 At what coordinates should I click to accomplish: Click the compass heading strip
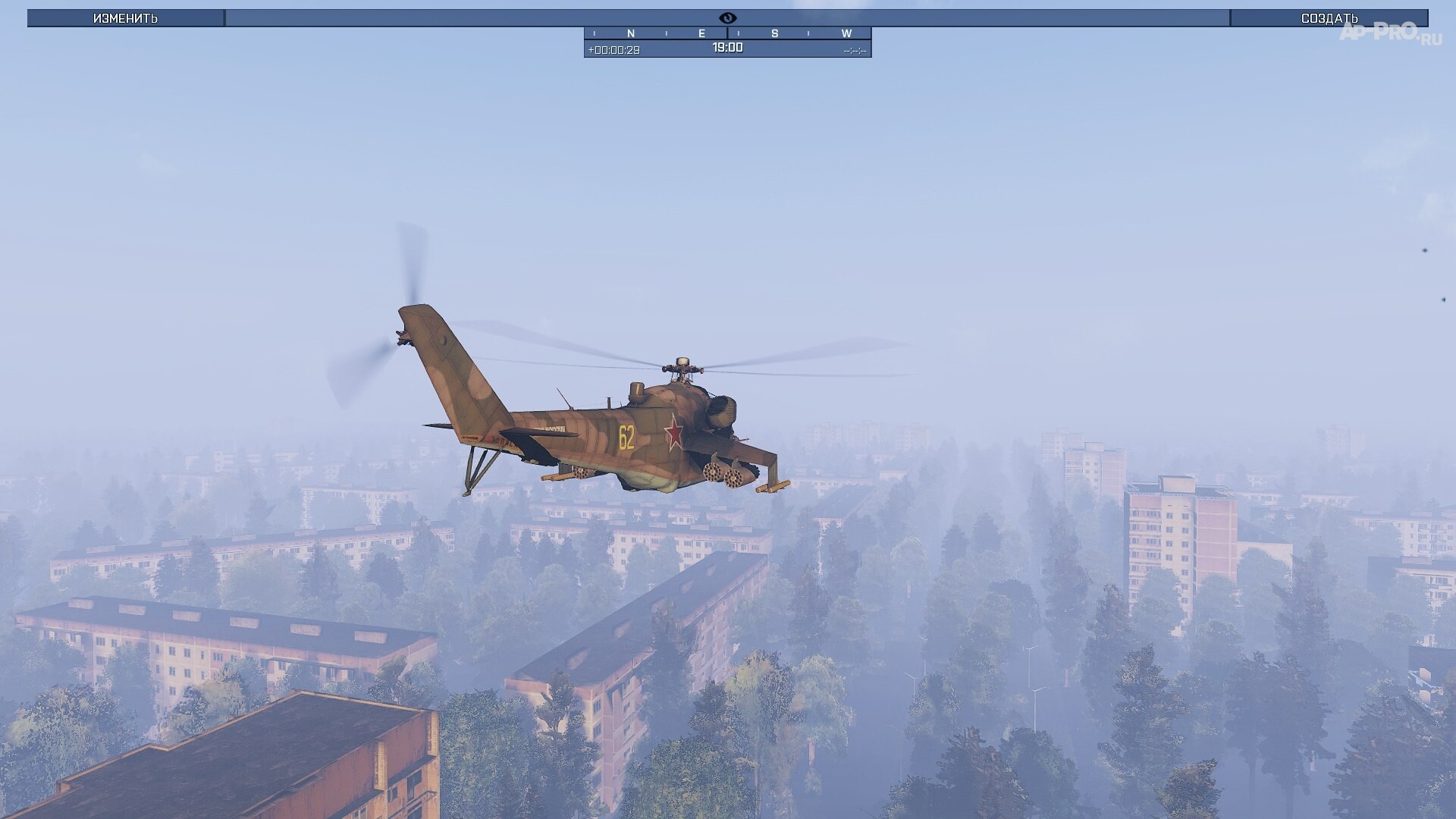(x=727, y=33)
